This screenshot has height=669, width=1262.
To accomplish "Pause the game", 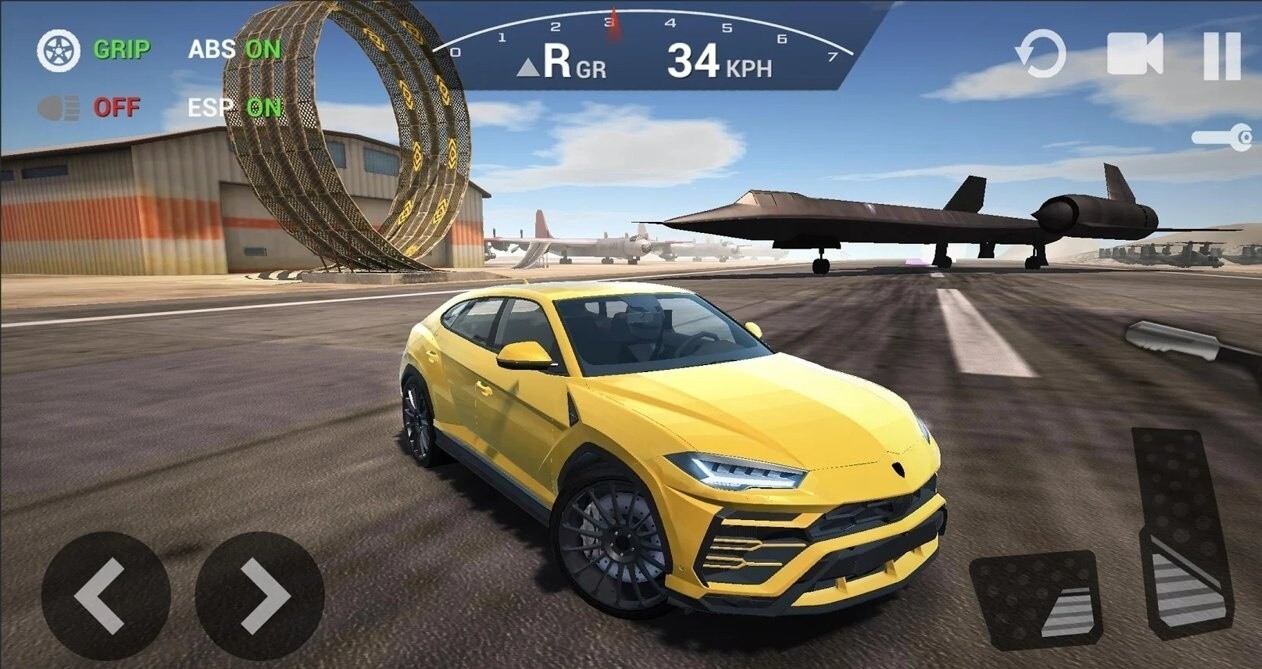I will coord(1221,55).
